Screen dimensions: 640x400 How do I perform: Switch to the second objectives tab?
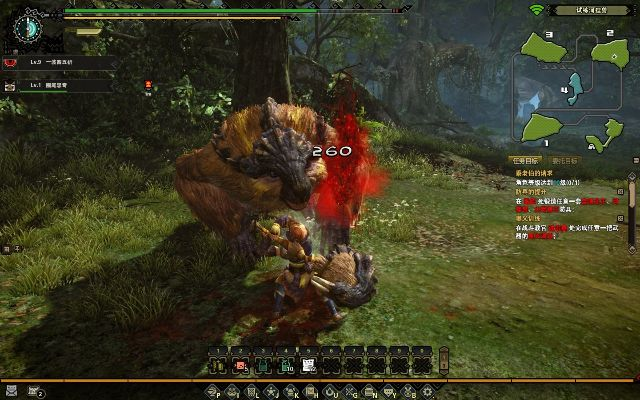565,160
